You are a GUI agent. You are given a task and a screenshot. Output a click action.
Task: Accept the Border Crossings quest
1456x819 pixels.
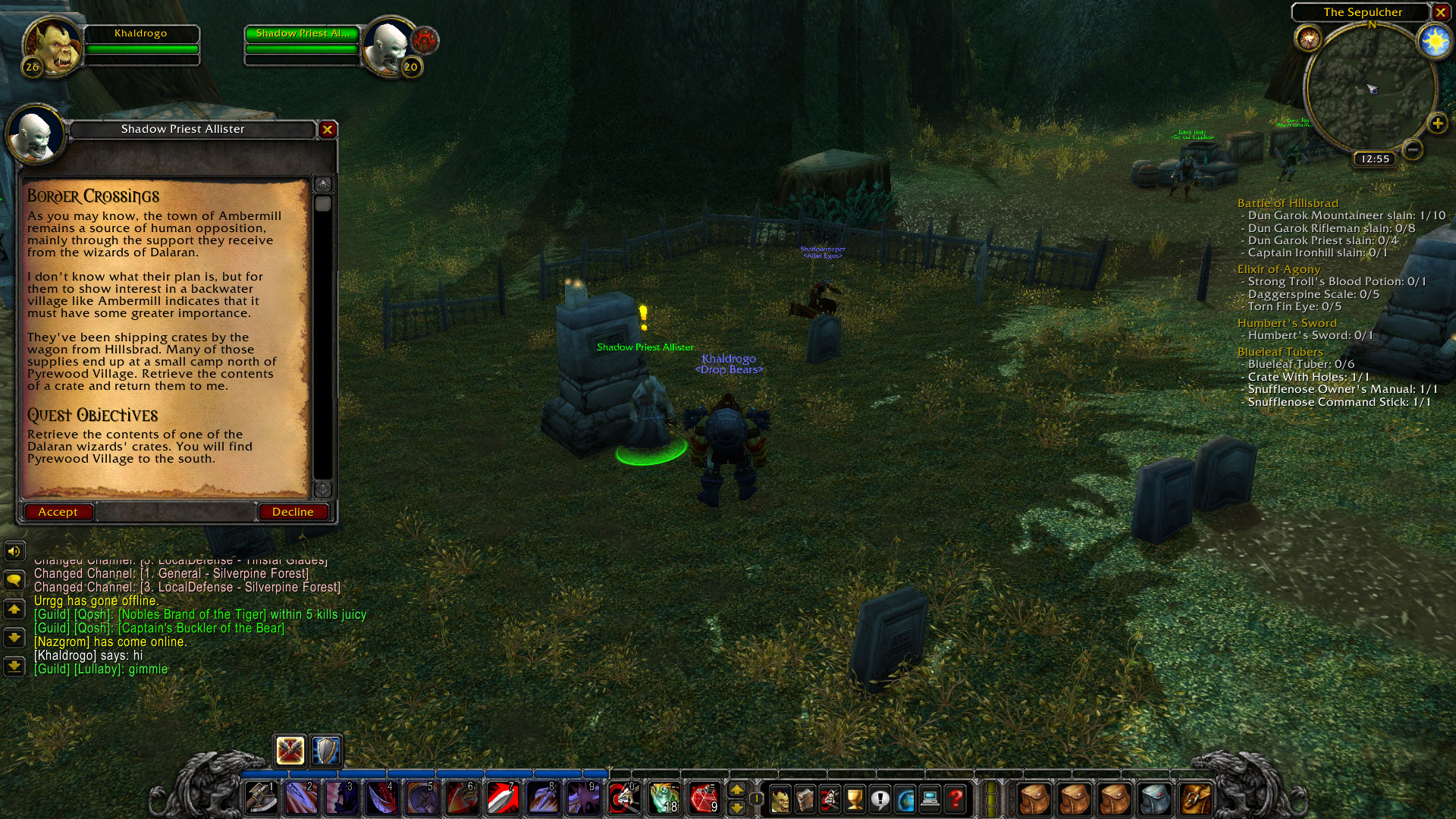pos(58,511)
